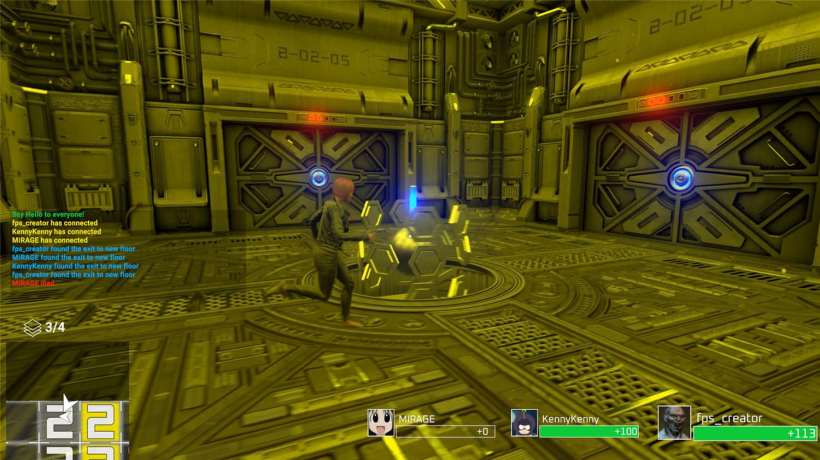
Task: Open the chat message log
Action: coord(73,249)
